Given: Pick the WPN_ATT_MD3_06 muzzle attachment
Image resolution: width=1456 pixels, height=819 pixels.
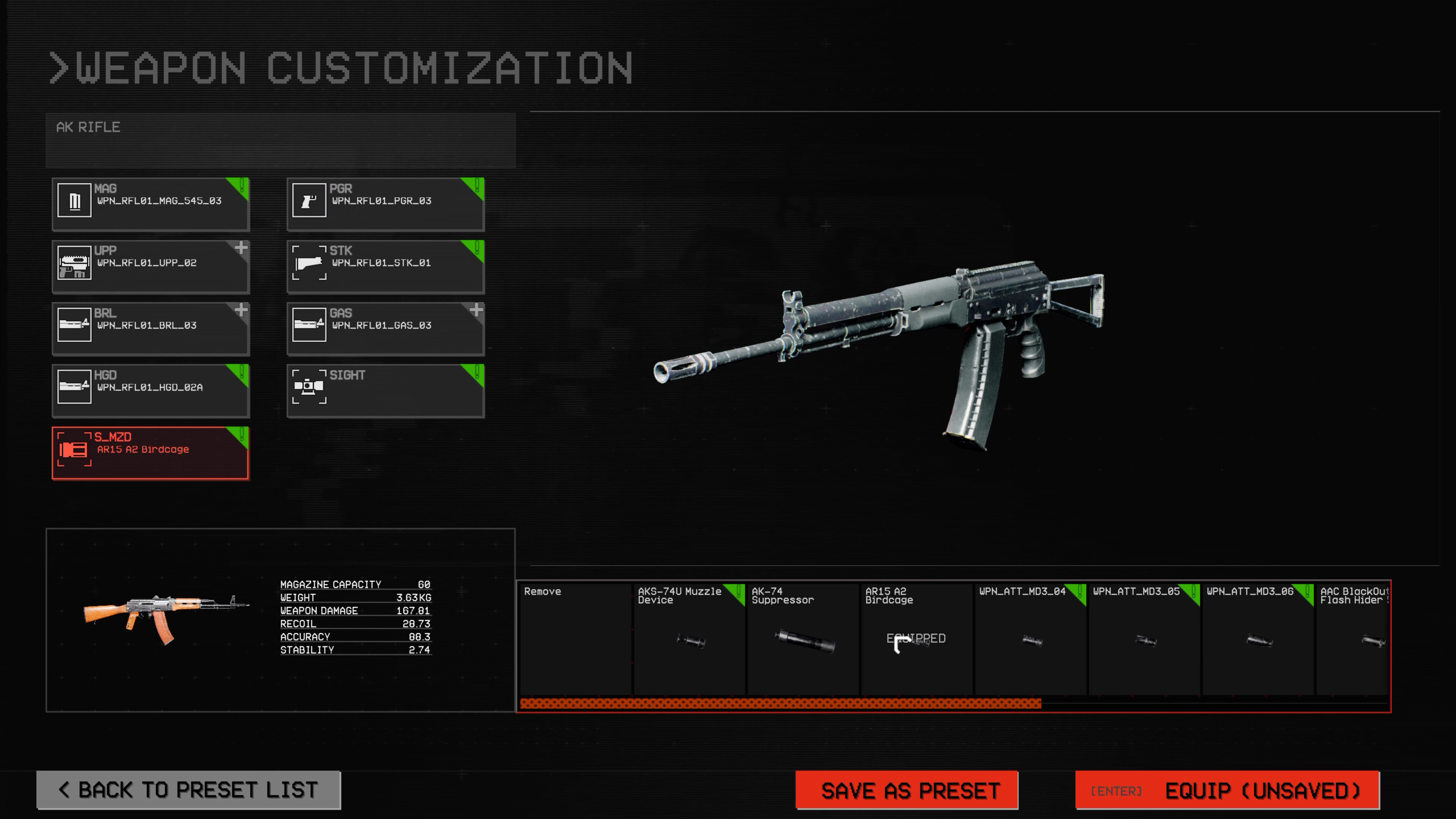Looking at the screenshot, I should tap(1258, 639).
